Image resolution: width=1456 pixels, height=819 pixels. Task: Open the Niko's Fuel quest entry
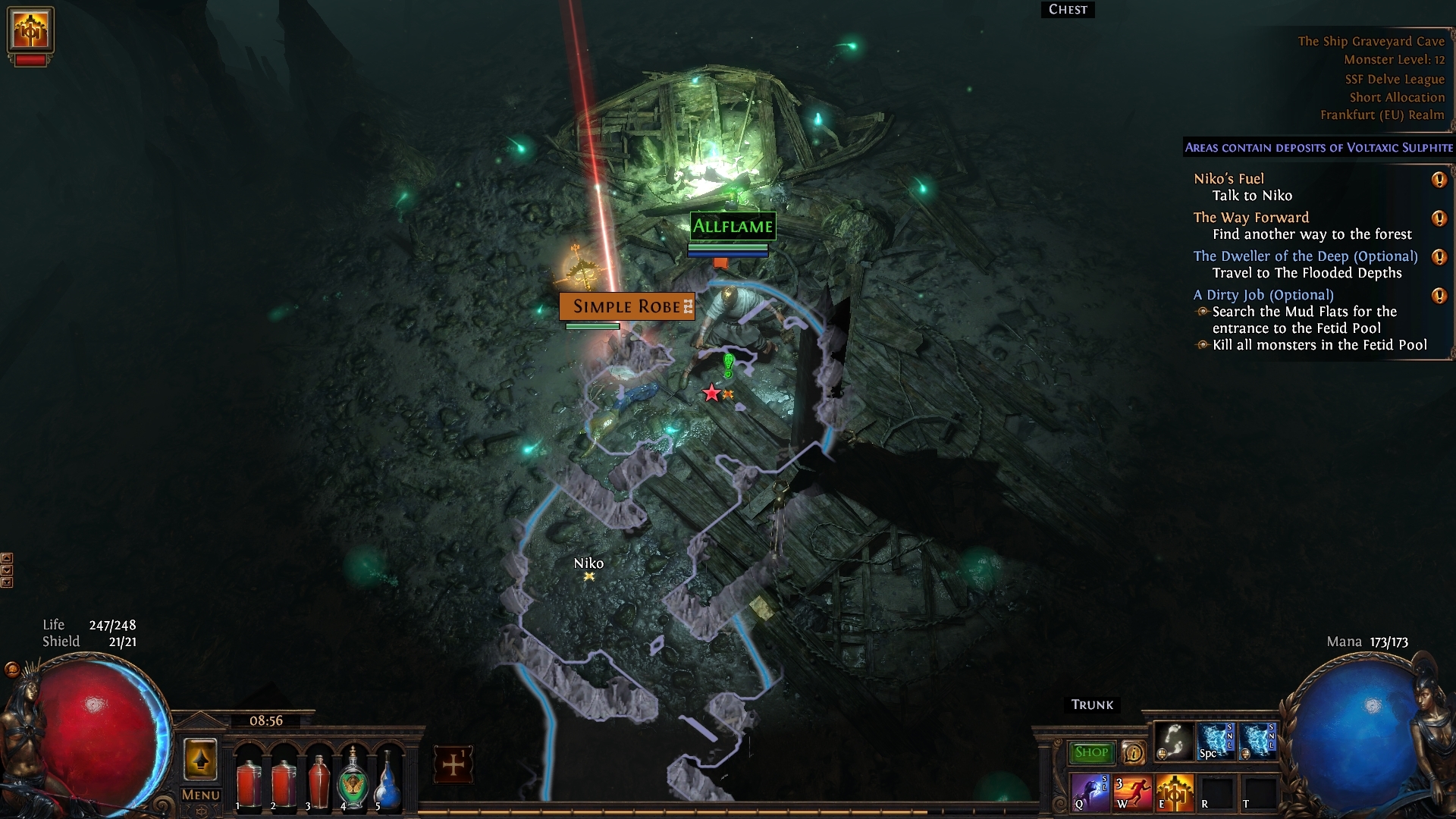[x=1228, y=179]
